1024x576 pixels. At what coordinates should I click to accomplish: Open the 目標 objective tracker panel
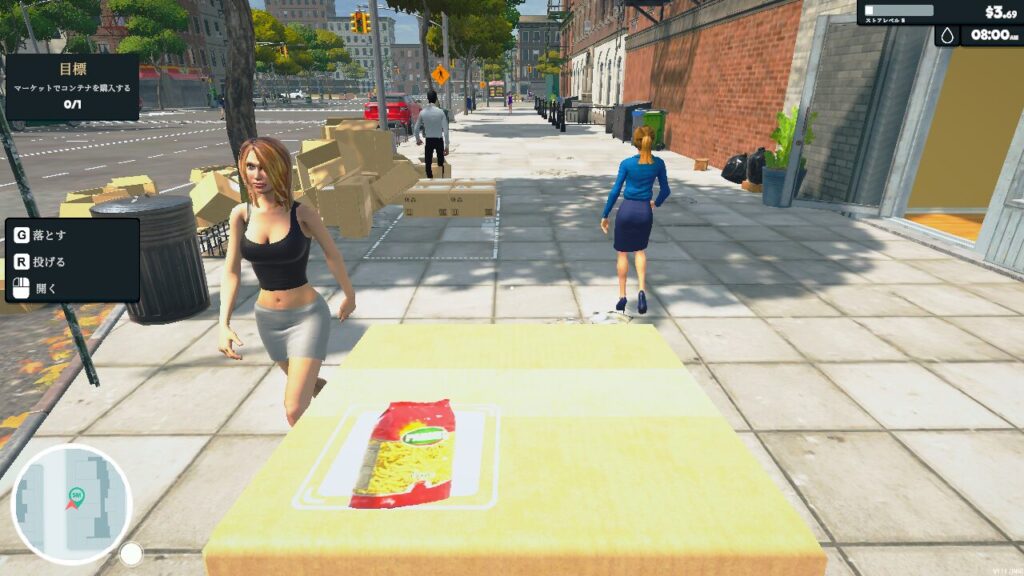pyautogui.click(x=72, y=87)
